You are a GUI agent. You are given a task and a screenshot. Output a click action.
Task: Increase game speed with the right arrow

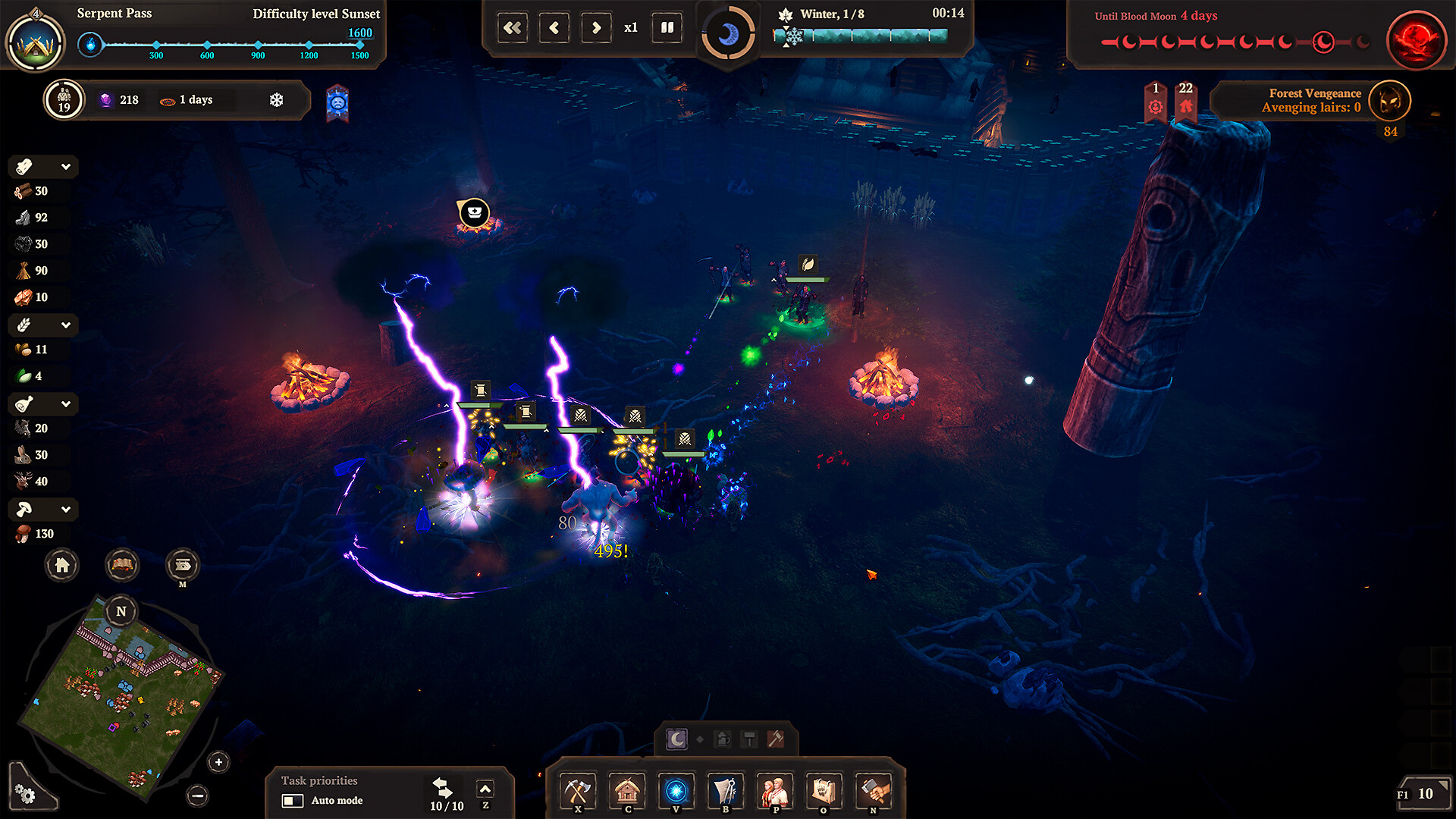pyautogui.click(x=596, y=28)
